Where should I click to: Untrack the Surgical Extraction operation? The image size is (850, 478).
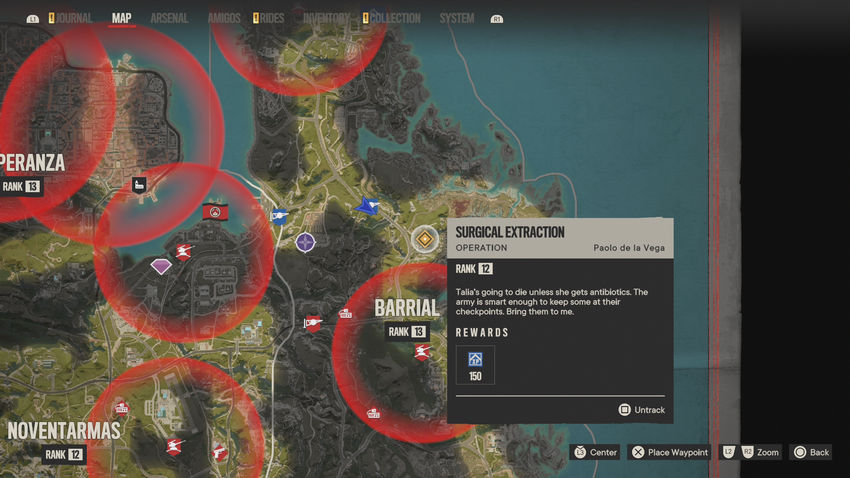point(641,410)
